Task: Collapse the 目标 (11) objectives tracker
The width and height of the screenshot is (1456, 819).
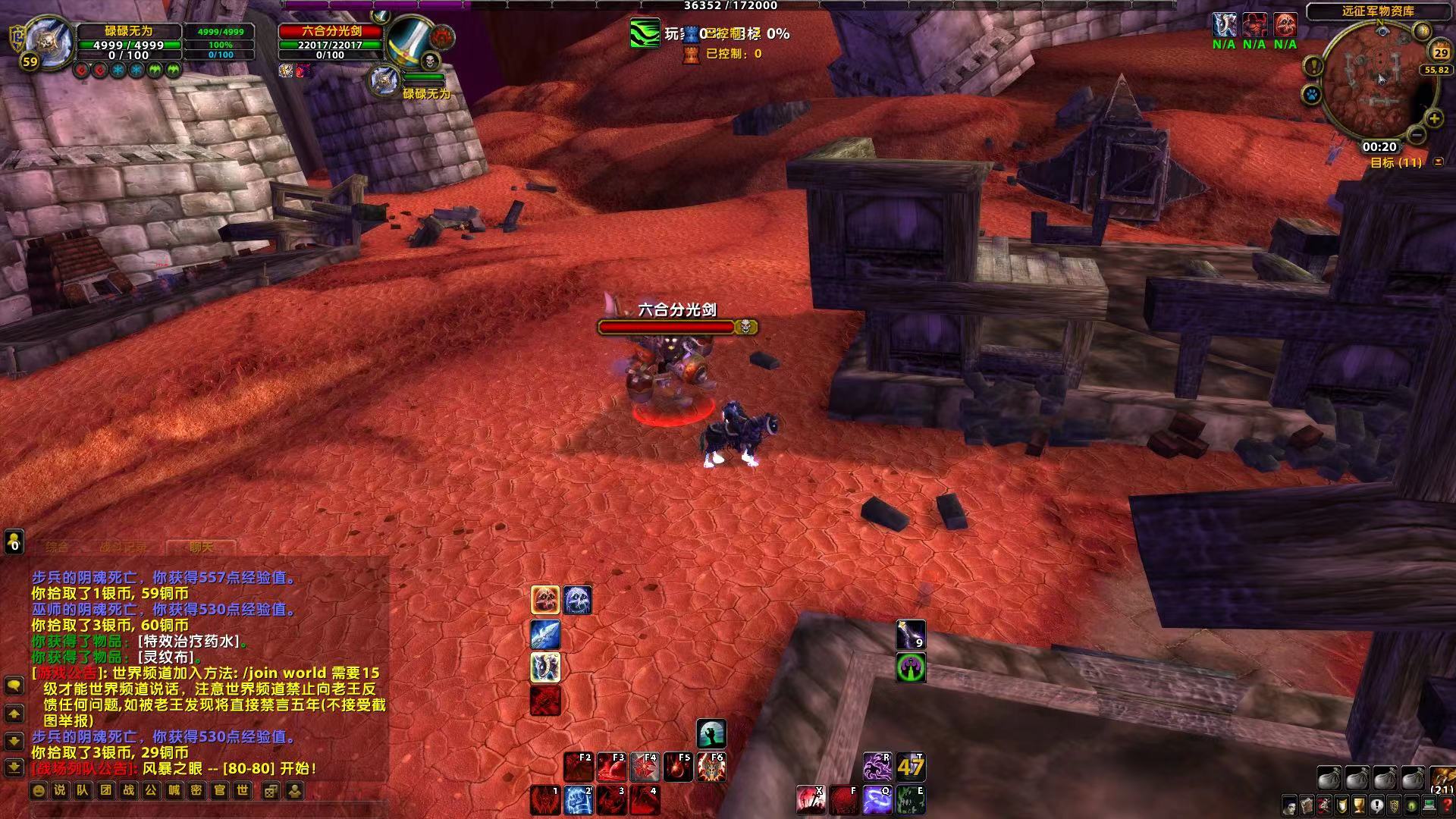Action: 1439,162
